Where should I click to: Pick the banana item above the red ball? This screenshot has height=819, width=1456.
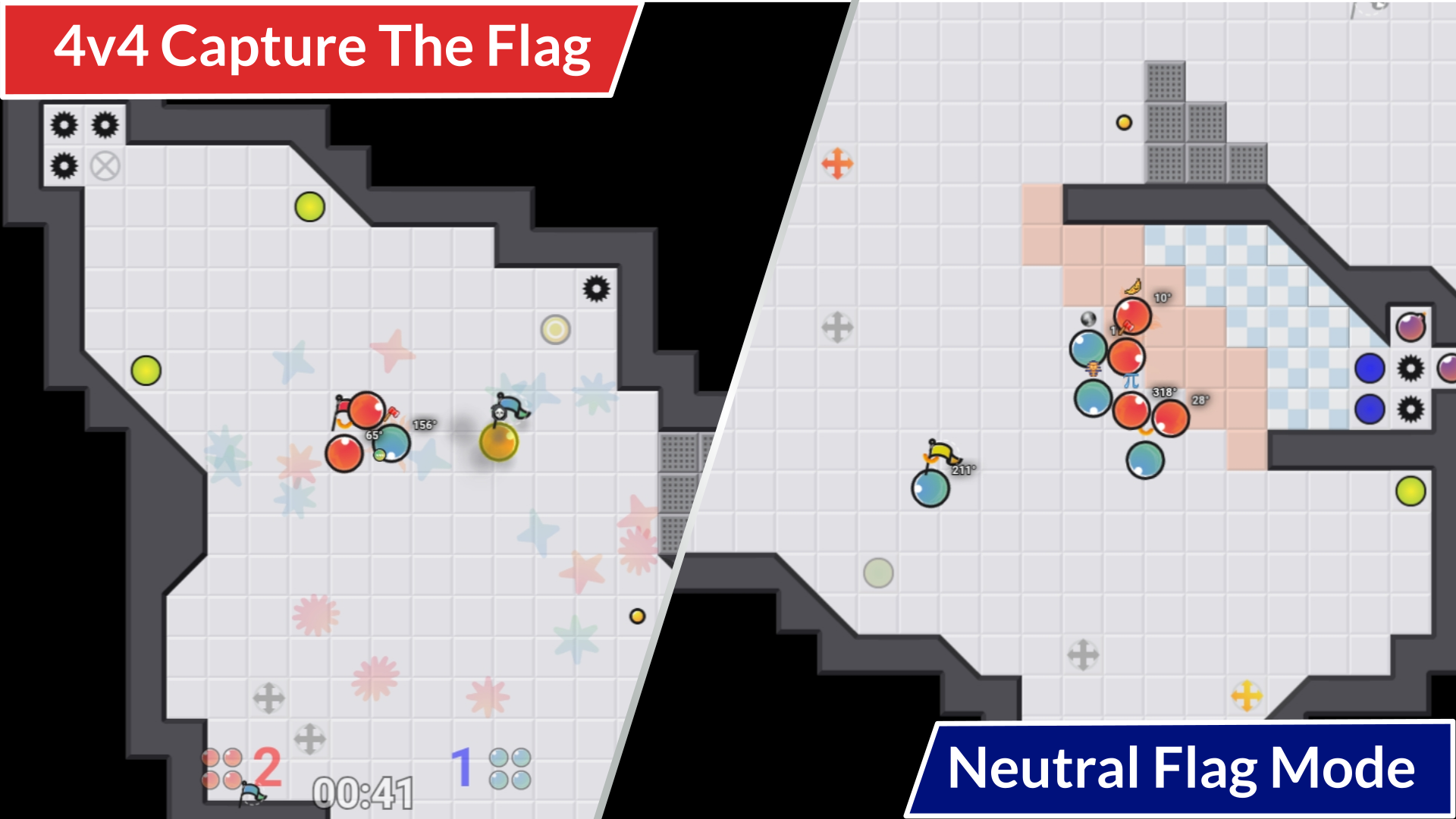point(1132,287)
